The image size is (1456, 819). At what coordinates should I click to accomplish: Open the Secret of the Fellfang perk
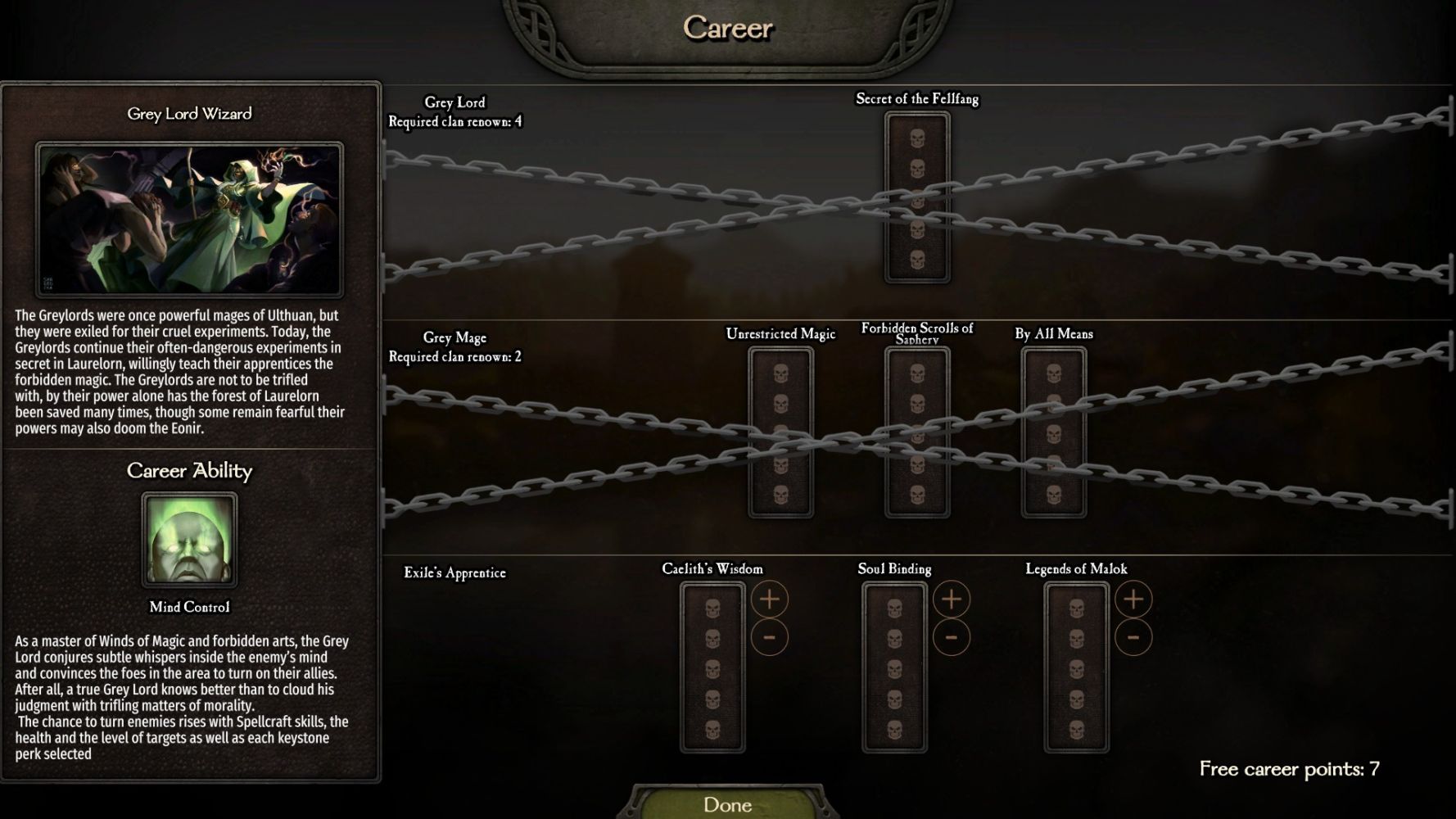(917, 197)
